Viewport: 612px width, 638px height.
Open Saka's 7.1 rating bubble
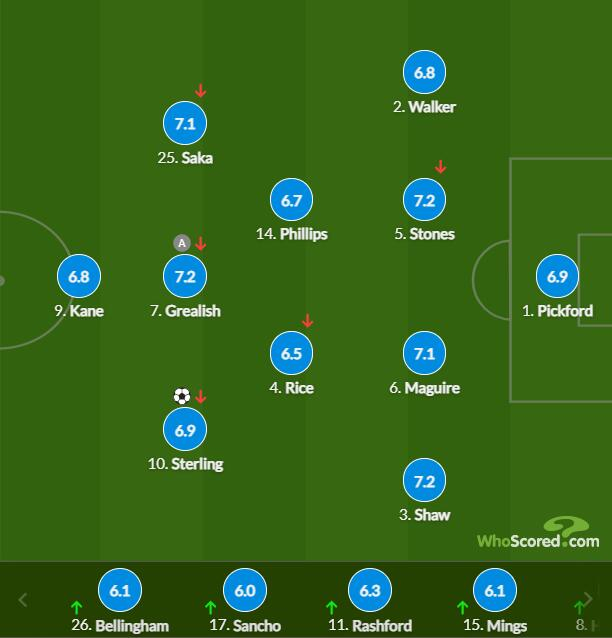point(184,124)
